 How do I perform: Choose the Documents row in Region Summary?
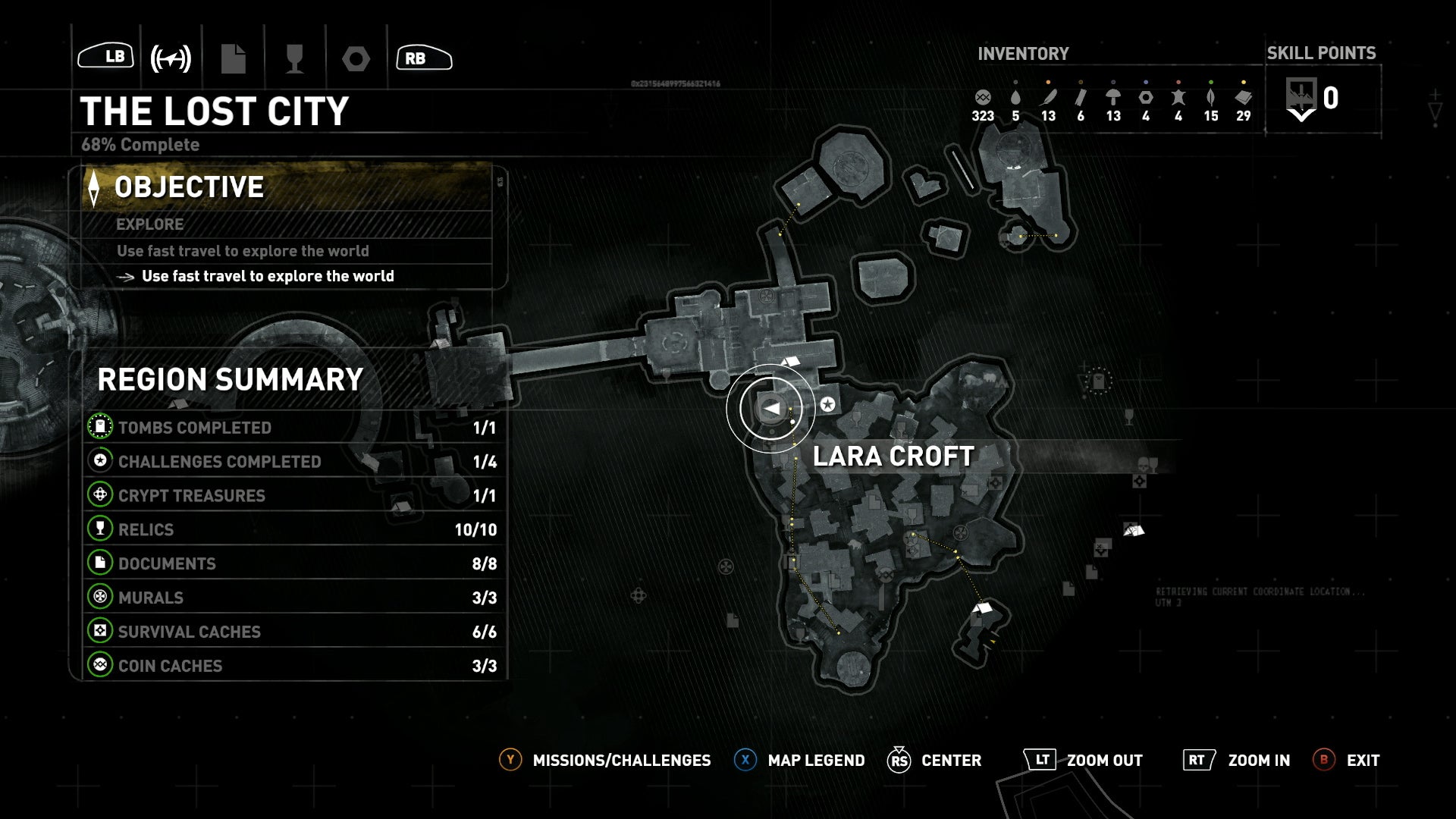293,564
